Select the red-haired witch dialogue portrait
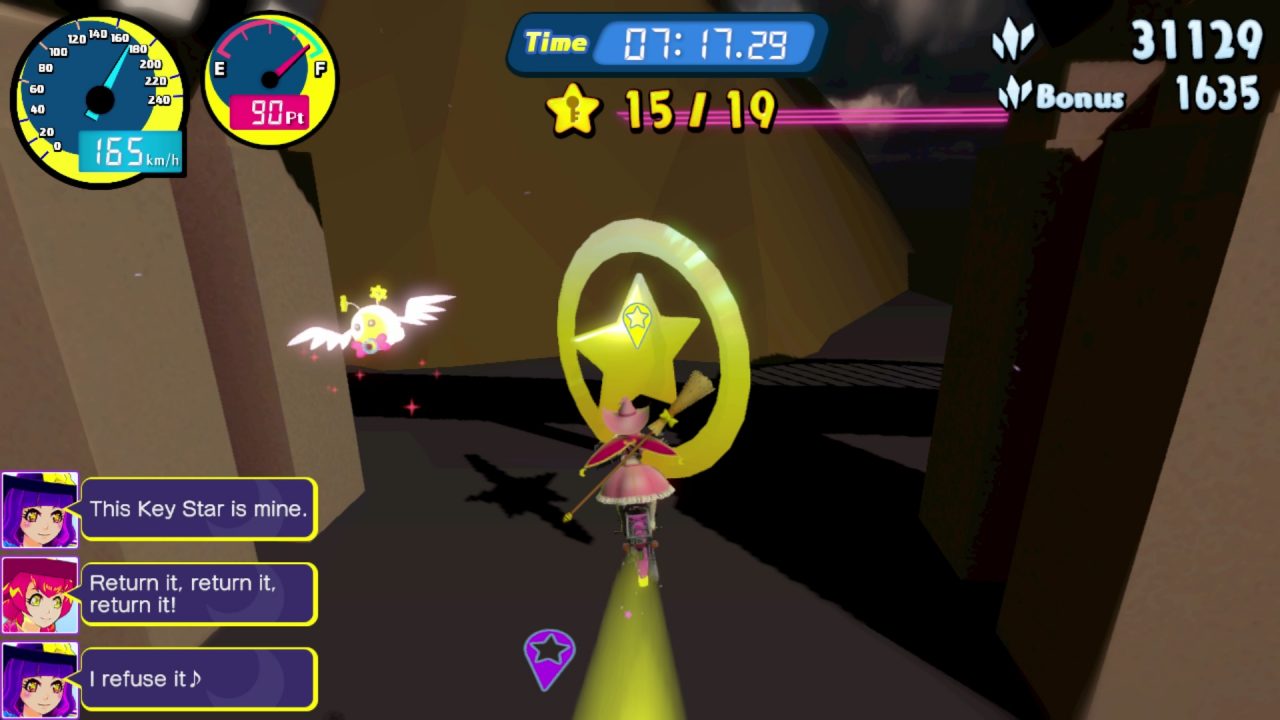Viewport: 1280px width, 720px height. coord(39,595)
